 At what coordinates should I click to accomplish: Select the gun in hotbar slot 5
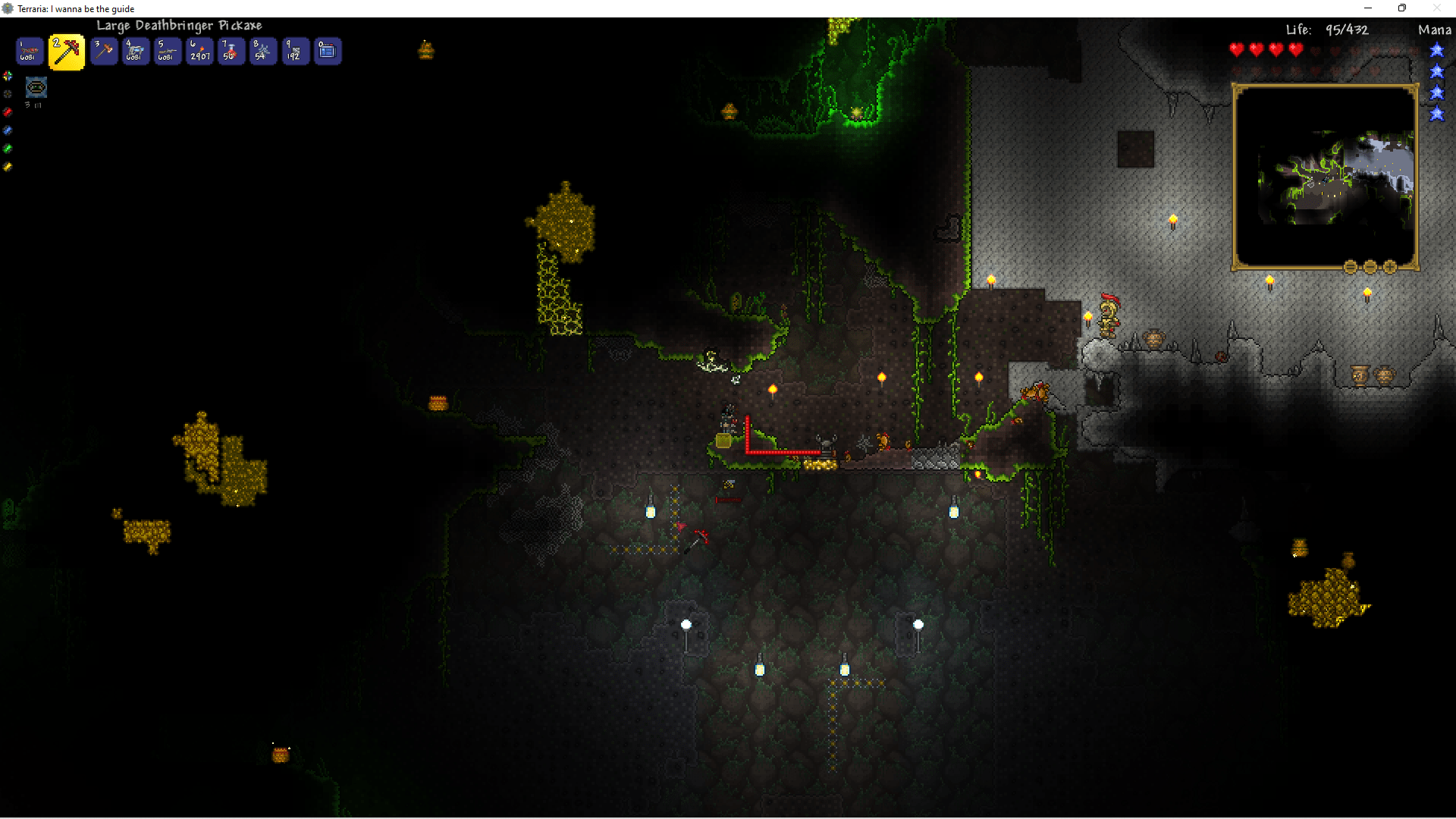point(168,51)
